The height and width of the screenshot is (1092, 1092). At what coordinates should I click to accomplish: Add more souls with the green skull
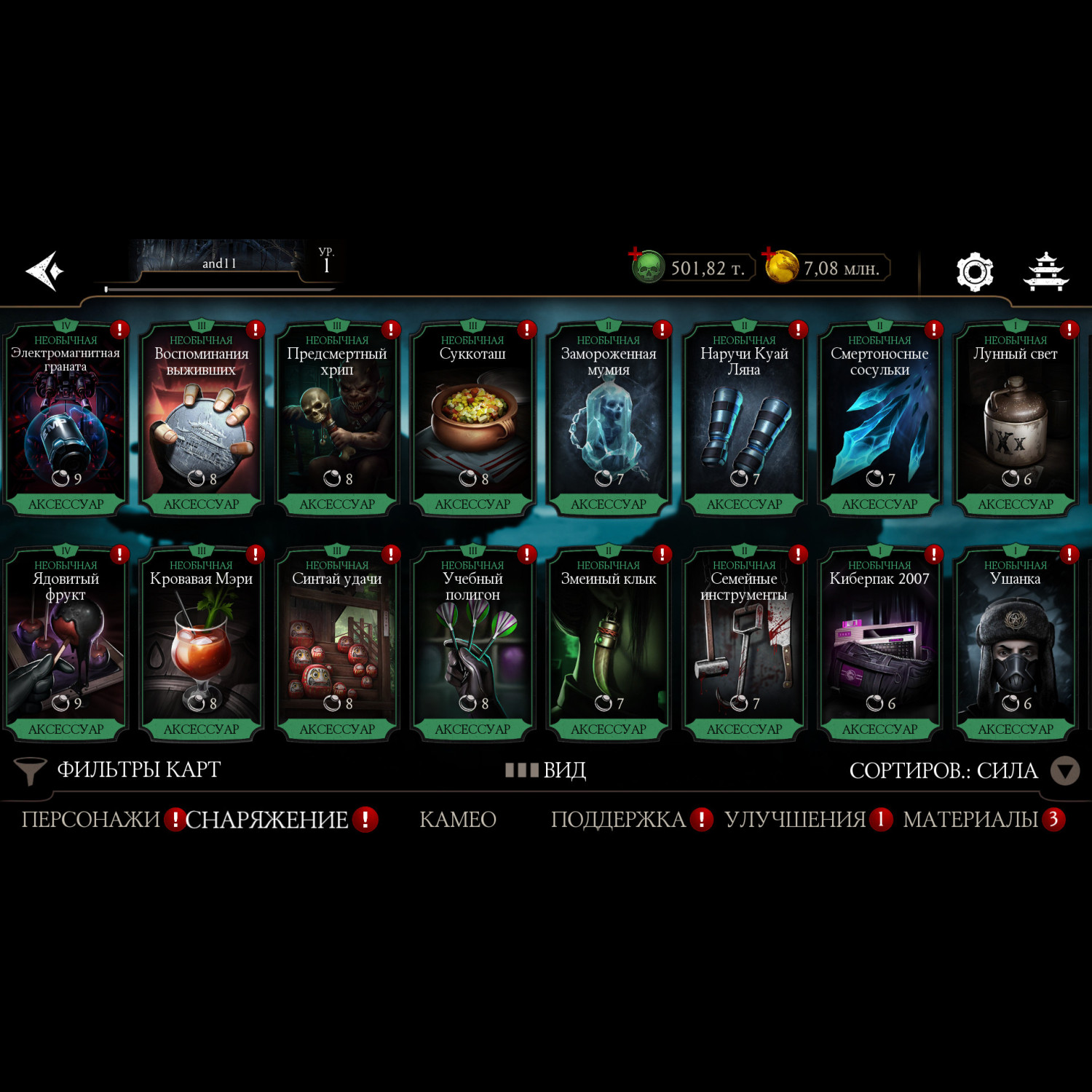646,267
